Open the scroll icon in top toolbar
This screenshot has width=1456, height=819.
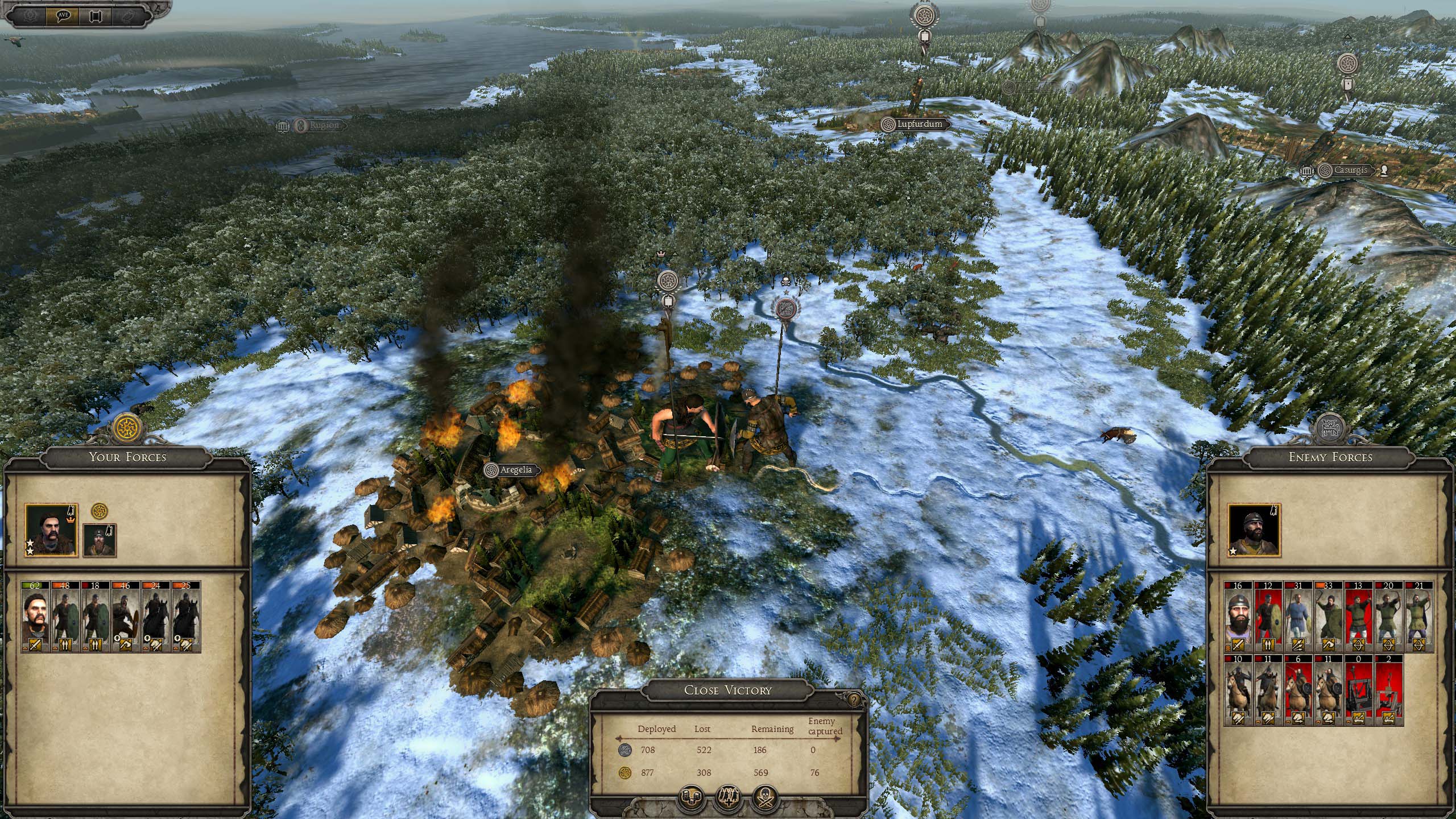(x=95, y=15)
